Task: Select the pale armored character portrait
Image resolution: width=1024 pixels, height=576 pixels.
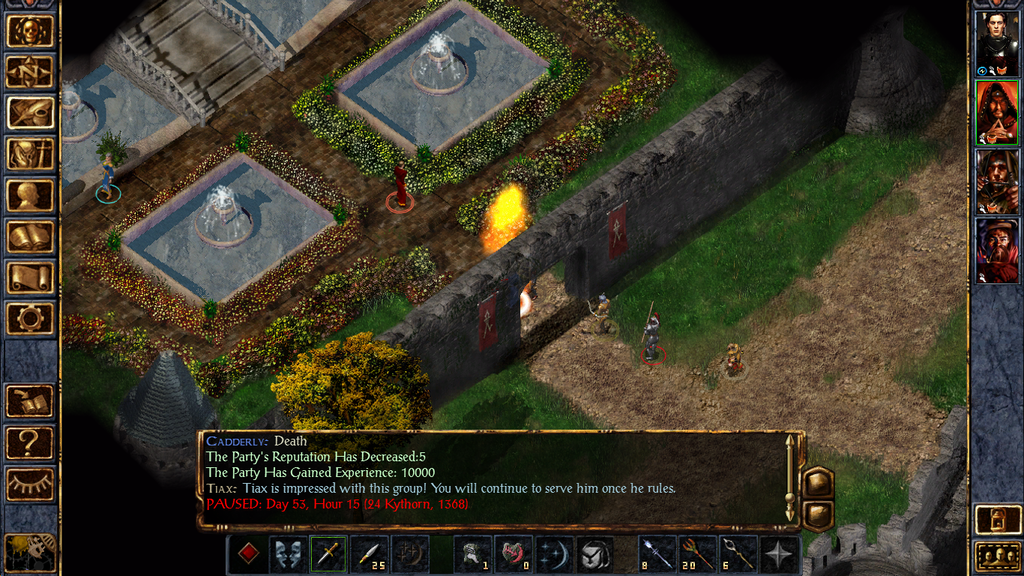Action: [x=996, y=44]
